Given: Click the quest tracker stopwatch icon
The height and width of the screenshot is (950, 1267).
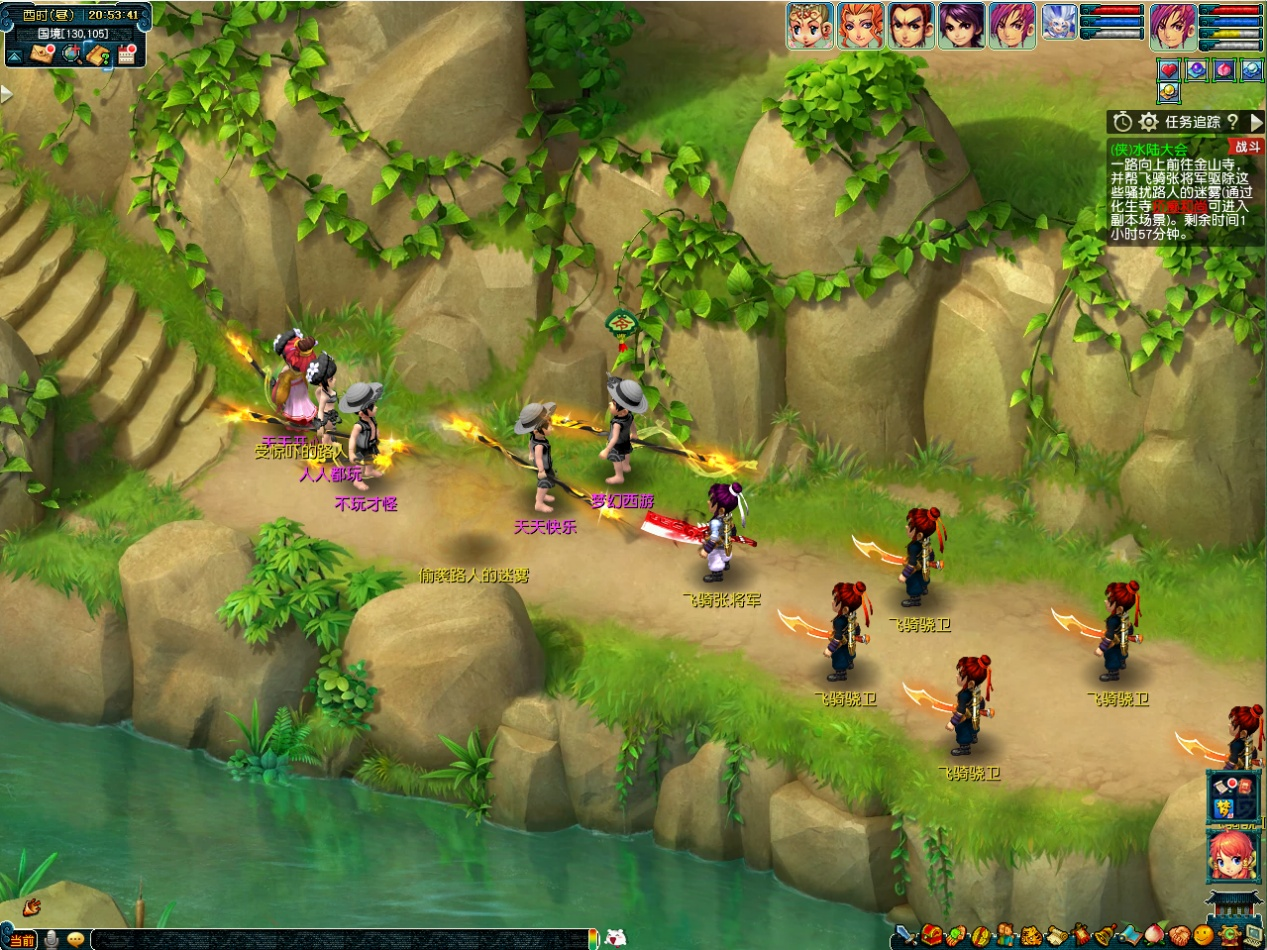Looking at the screenshot, I should coord(1123,122).
